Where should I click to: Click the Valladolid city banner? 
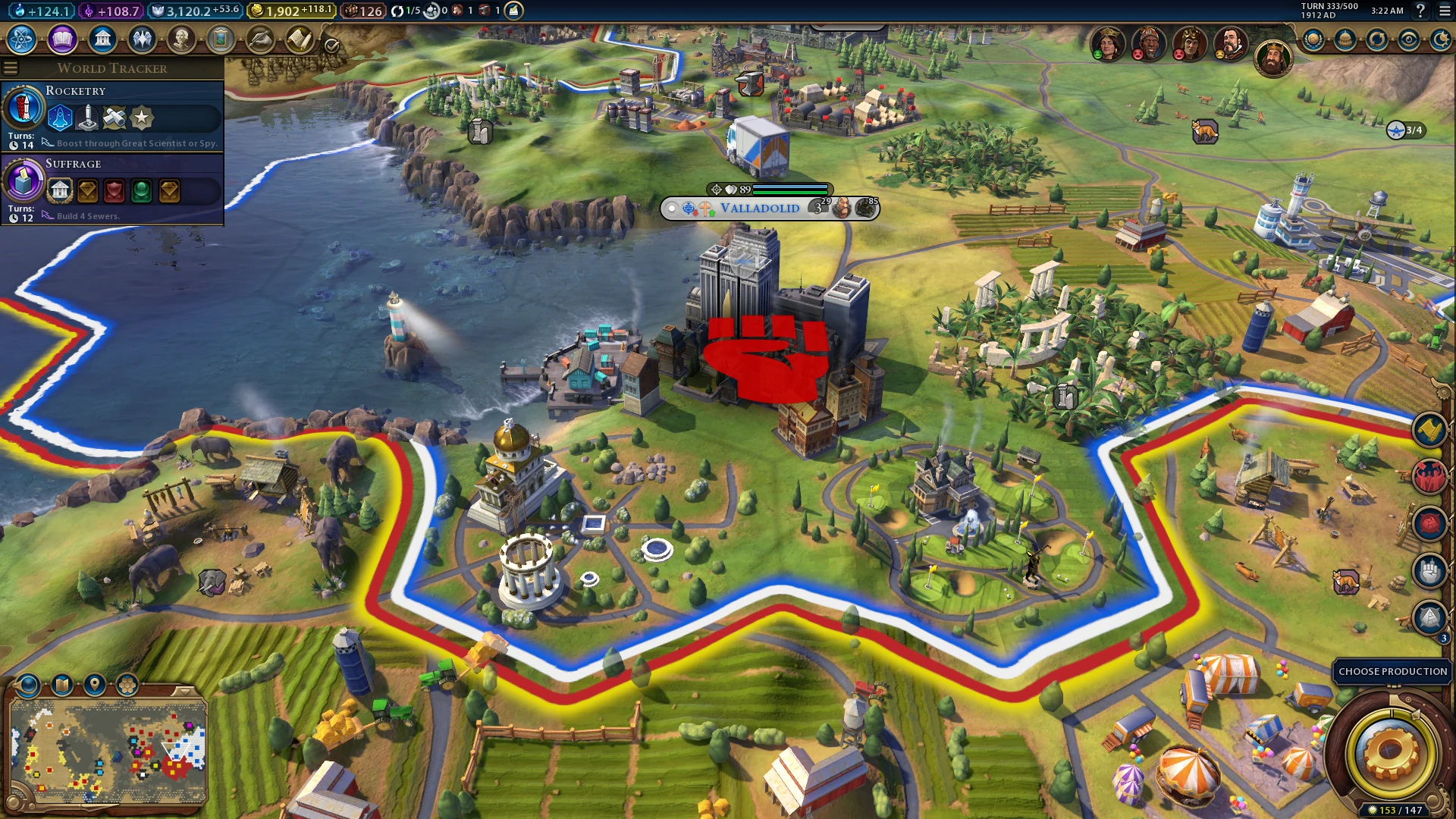pos(759,208)
